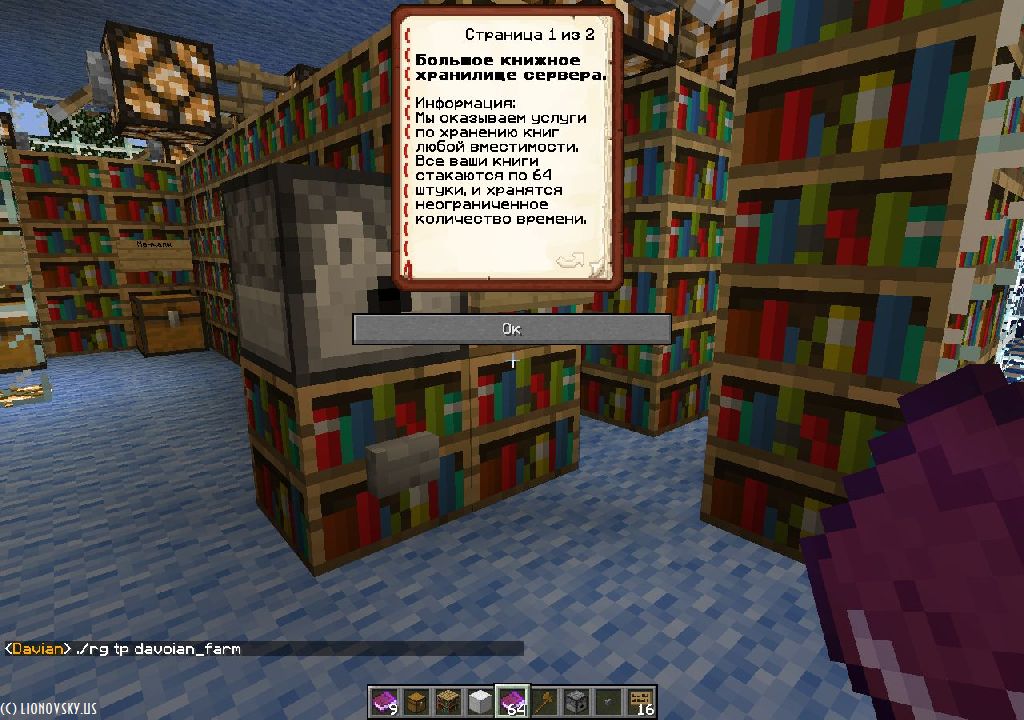Screen dimensions: 1024x720
Task: Click the Ok button under the book
Action: (511, 329)
